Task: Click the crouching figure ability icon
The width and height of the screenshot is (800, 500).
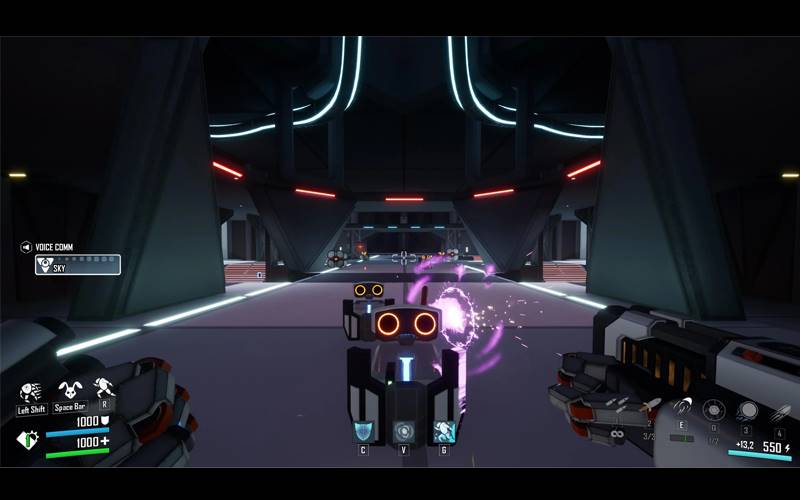Action: tap(104, 388)
